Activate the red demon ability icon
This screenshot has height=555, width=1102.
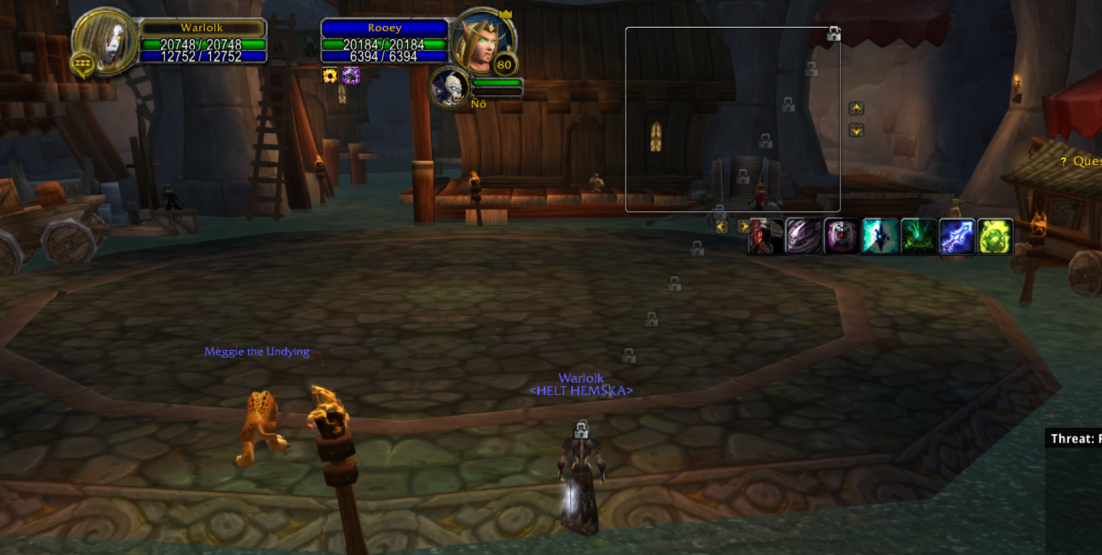point(765,237)
